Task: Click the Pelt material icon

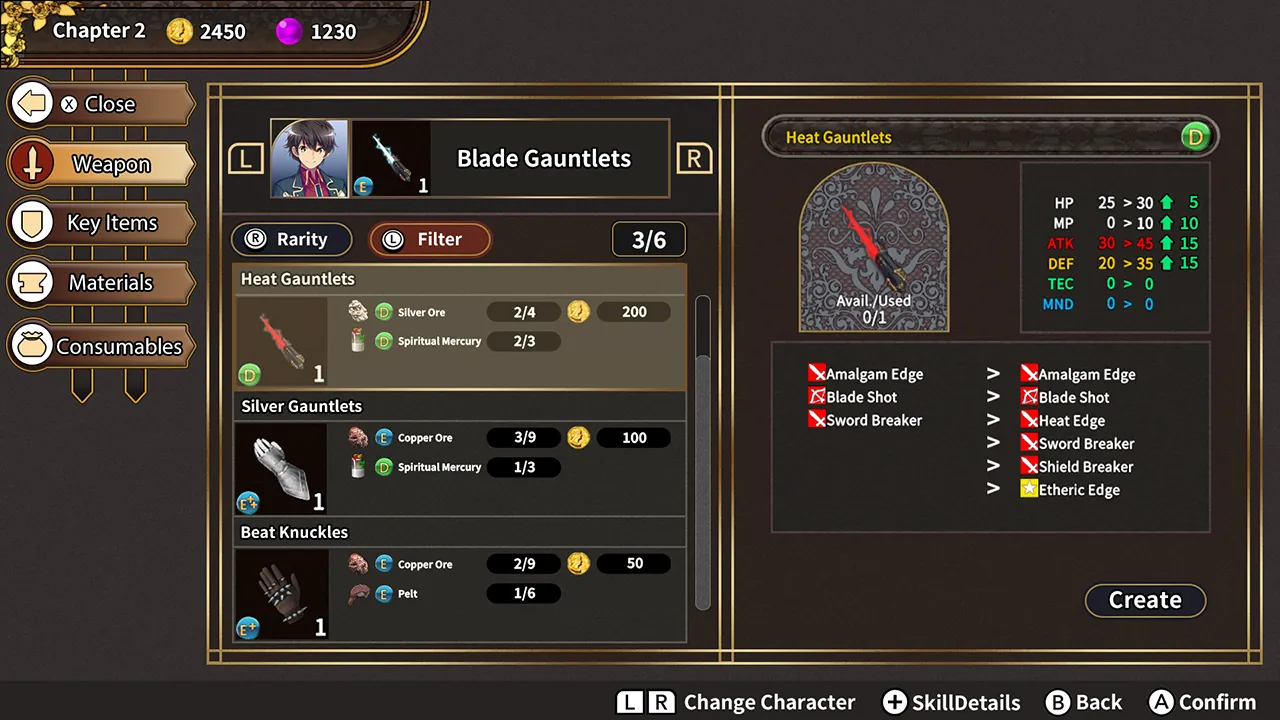Action: click(x=358, y=593)
